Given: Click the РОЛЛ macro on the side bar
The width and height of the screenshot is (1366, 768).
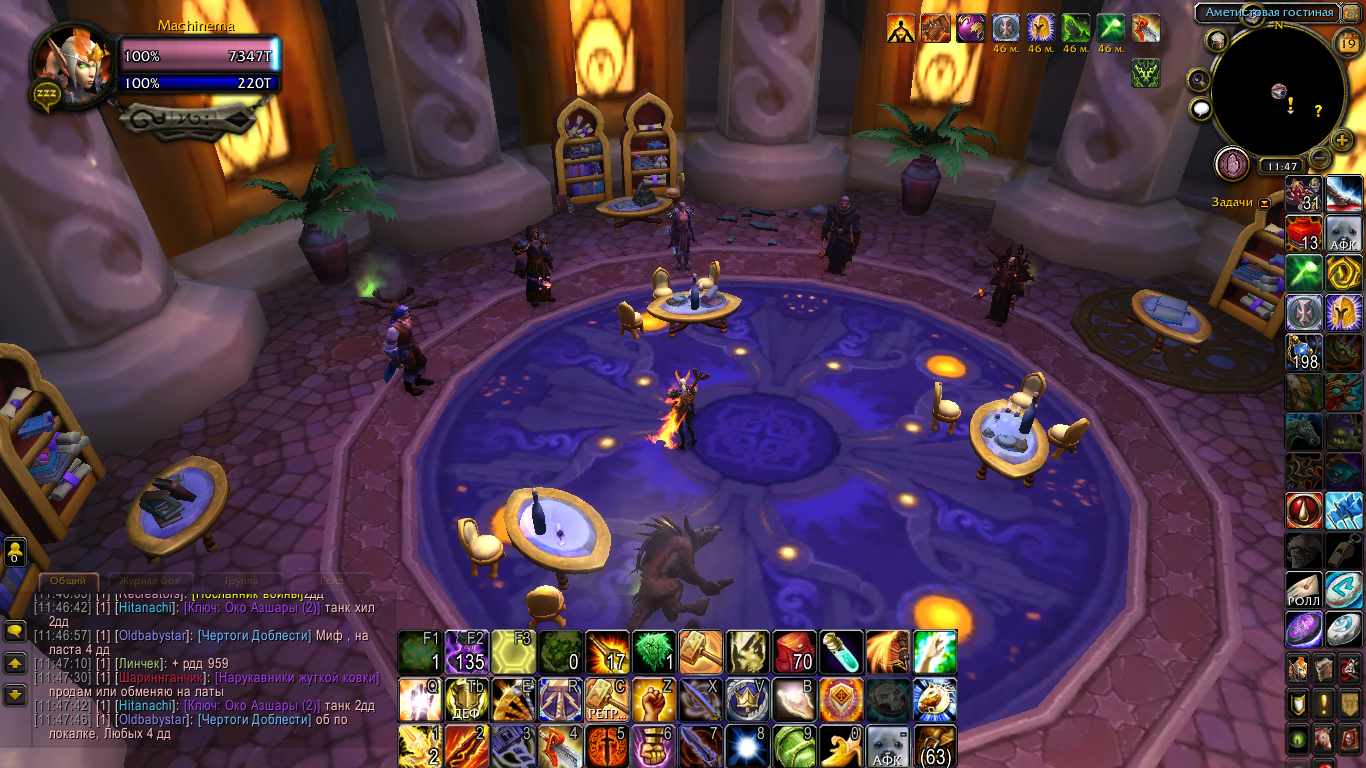Looking at the screenshot, I should tap(1304, 591).
